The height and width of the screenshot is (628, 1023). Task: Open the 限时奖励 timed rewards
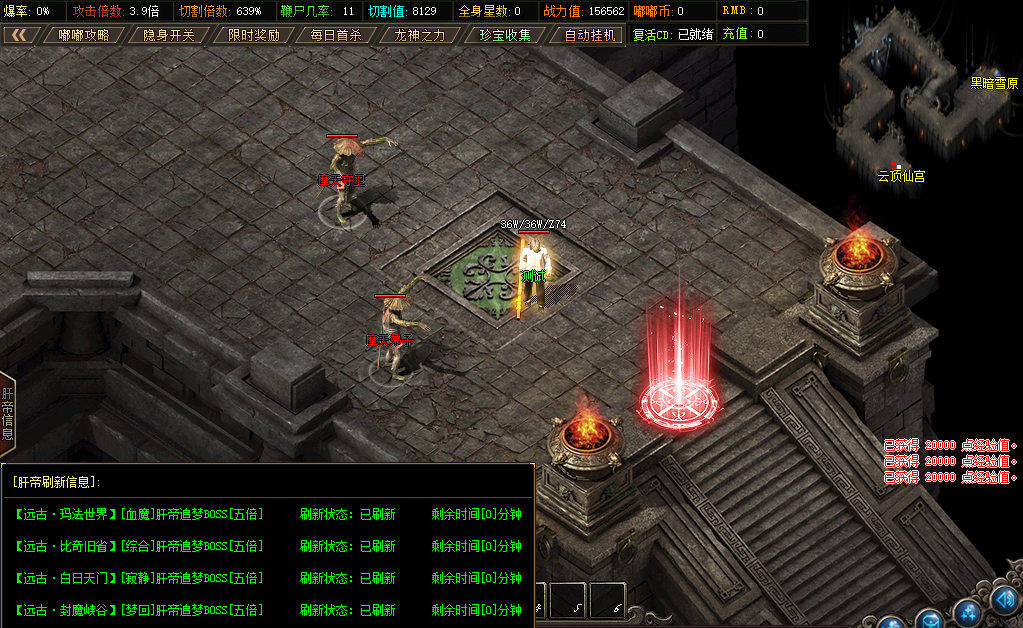(x=253, y=35)
